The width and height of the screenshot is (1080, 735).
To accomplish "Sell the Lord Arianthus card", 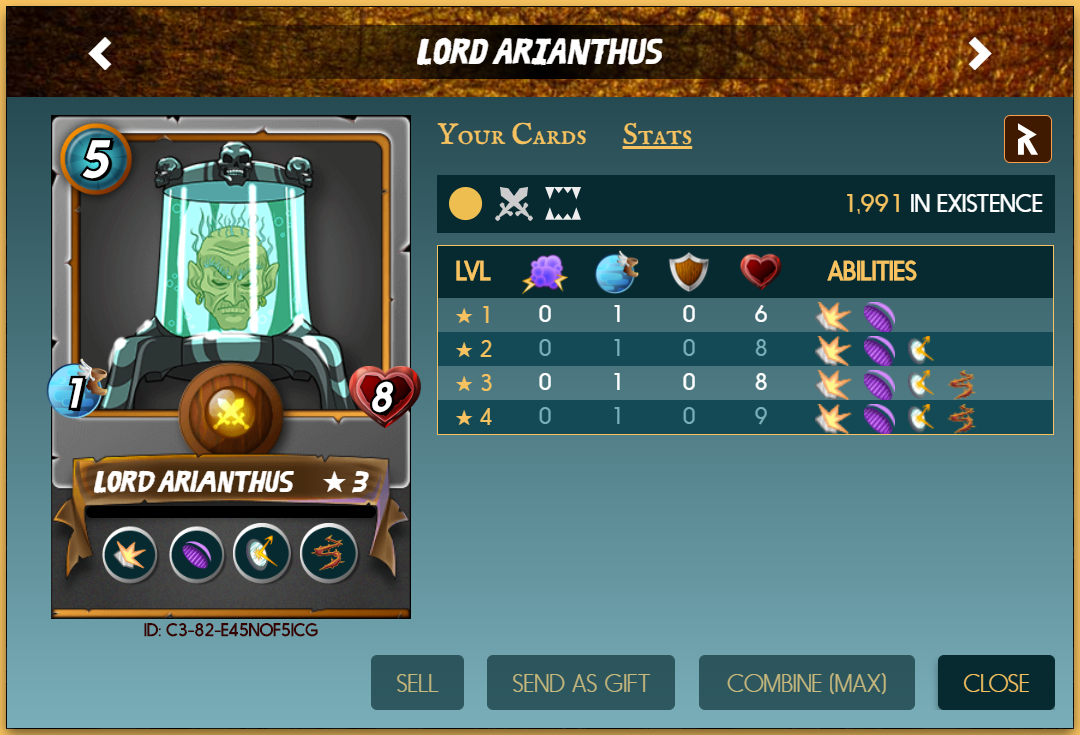I will (417, 683).
